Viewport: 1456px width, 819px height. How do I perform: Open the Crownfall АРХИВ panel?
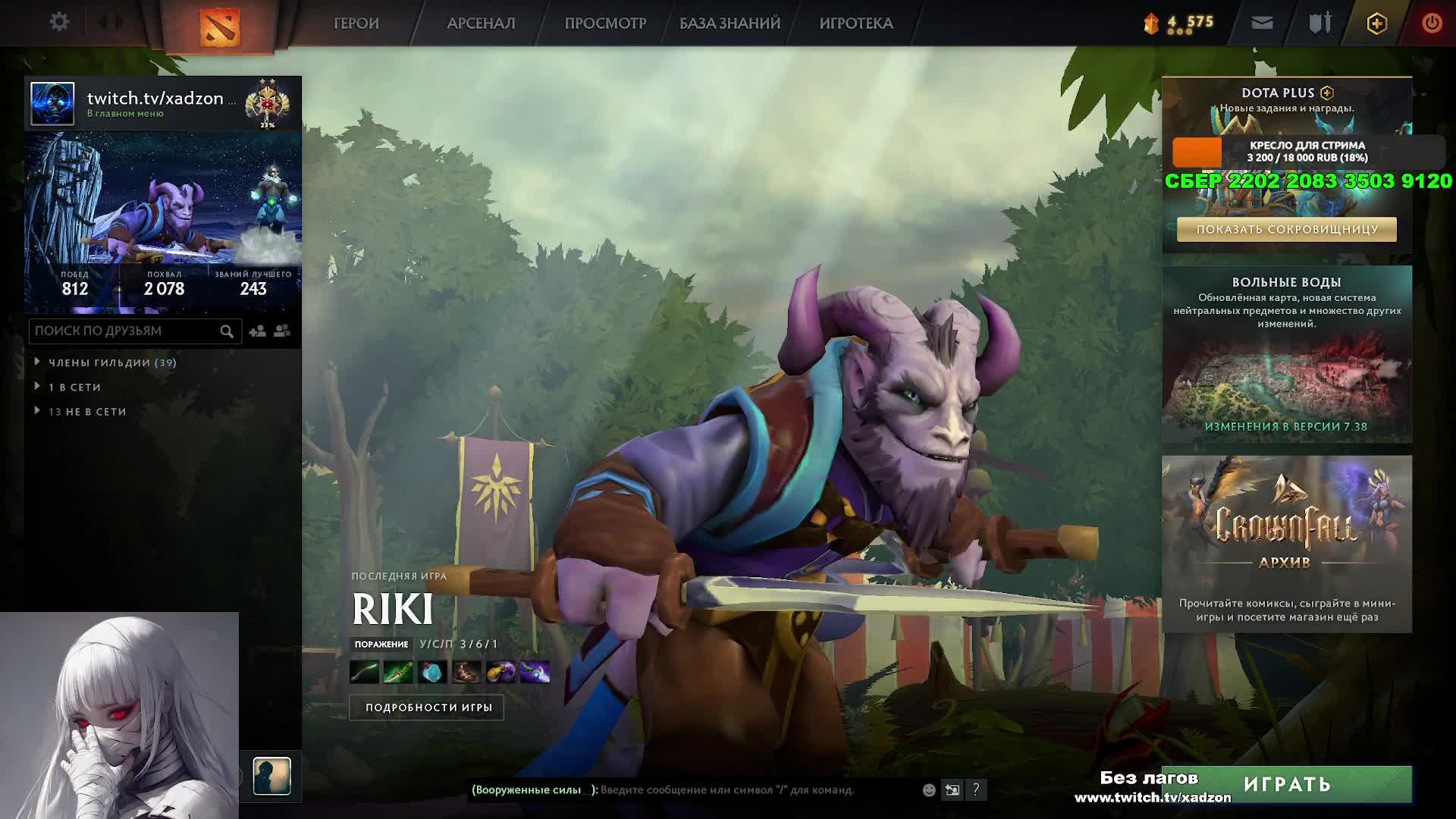[x=1286, y=544]
